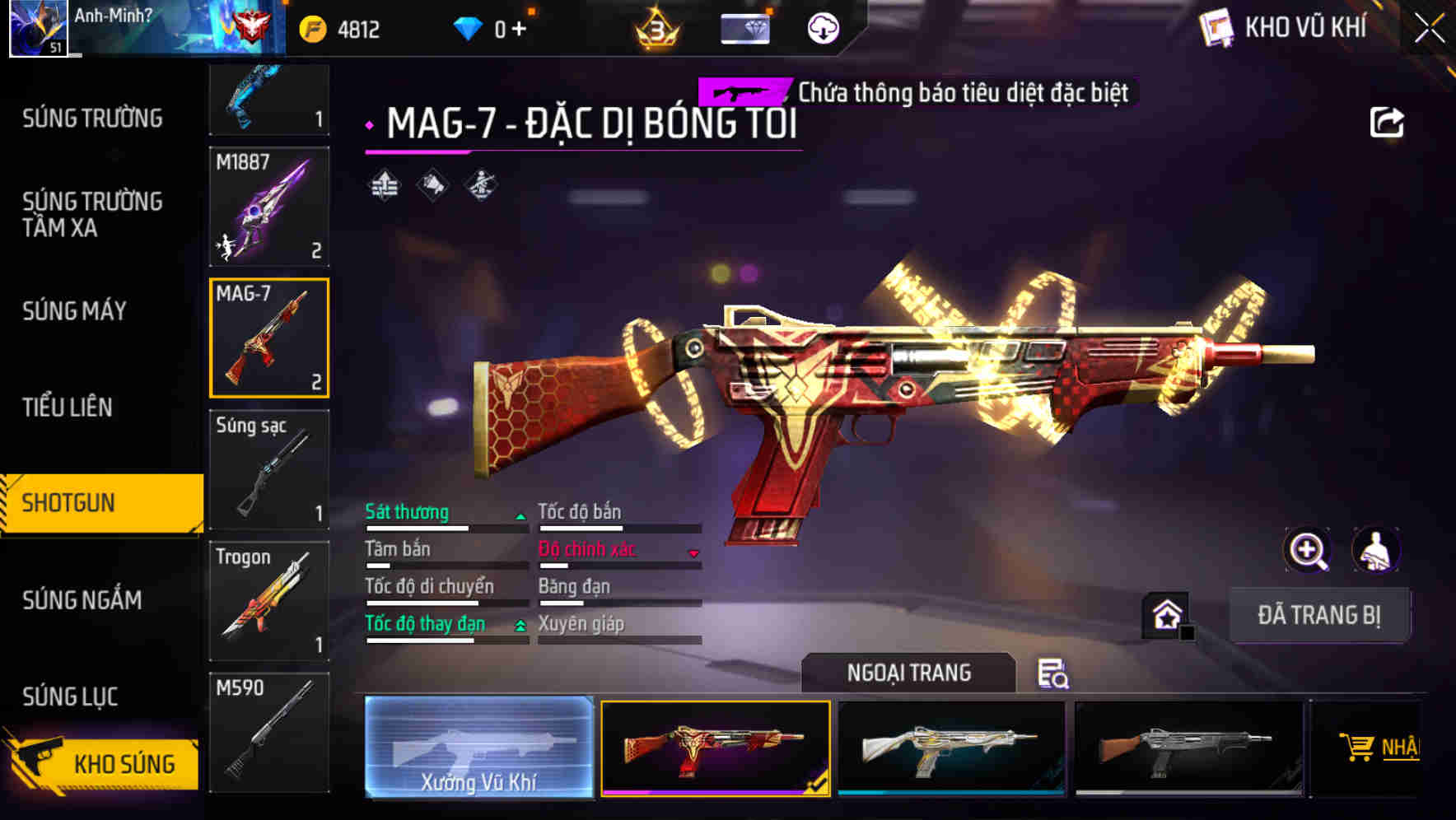The height and width of the screenshot is (820, 1456).
Task: Click the share icon at top right
Action: tap(1388, 121)
